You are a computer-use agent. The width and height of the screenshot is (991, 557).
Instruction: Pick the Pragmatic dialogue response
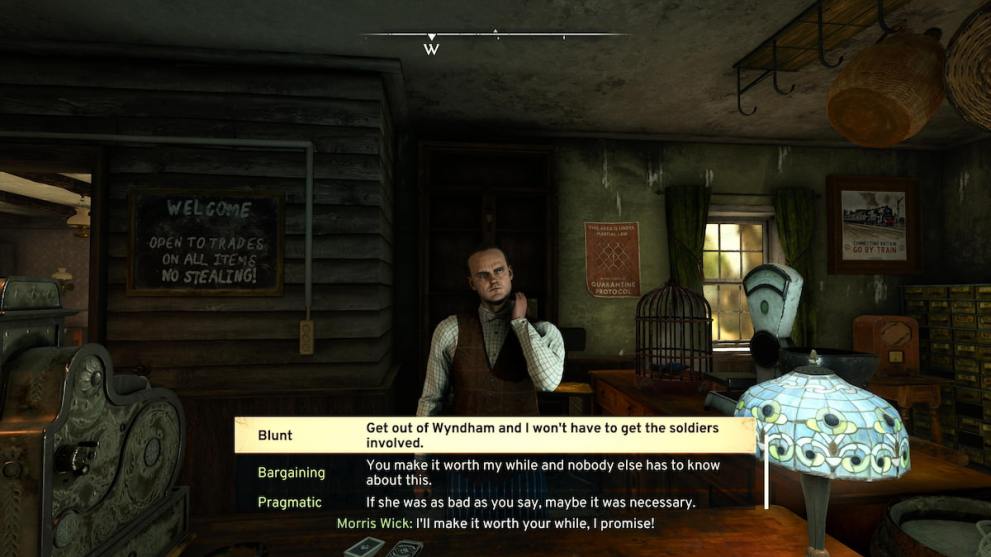click(x=494, y=501)
